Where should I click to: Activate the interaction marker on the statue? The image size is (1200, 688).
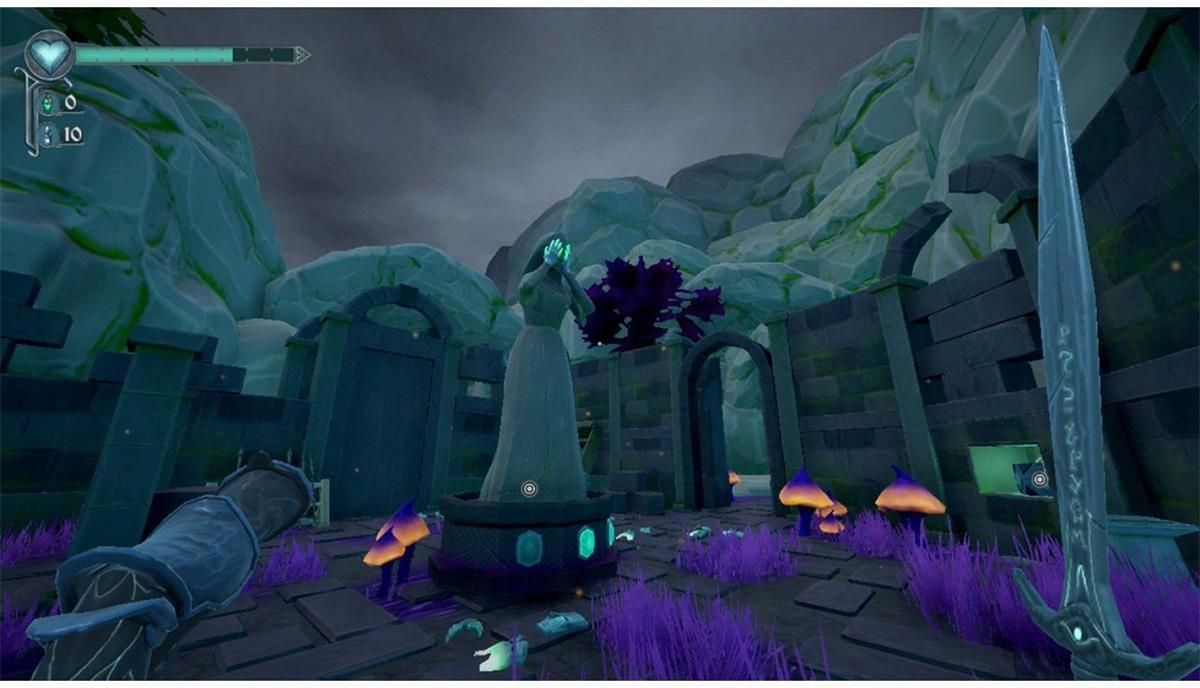coord(529,489)
